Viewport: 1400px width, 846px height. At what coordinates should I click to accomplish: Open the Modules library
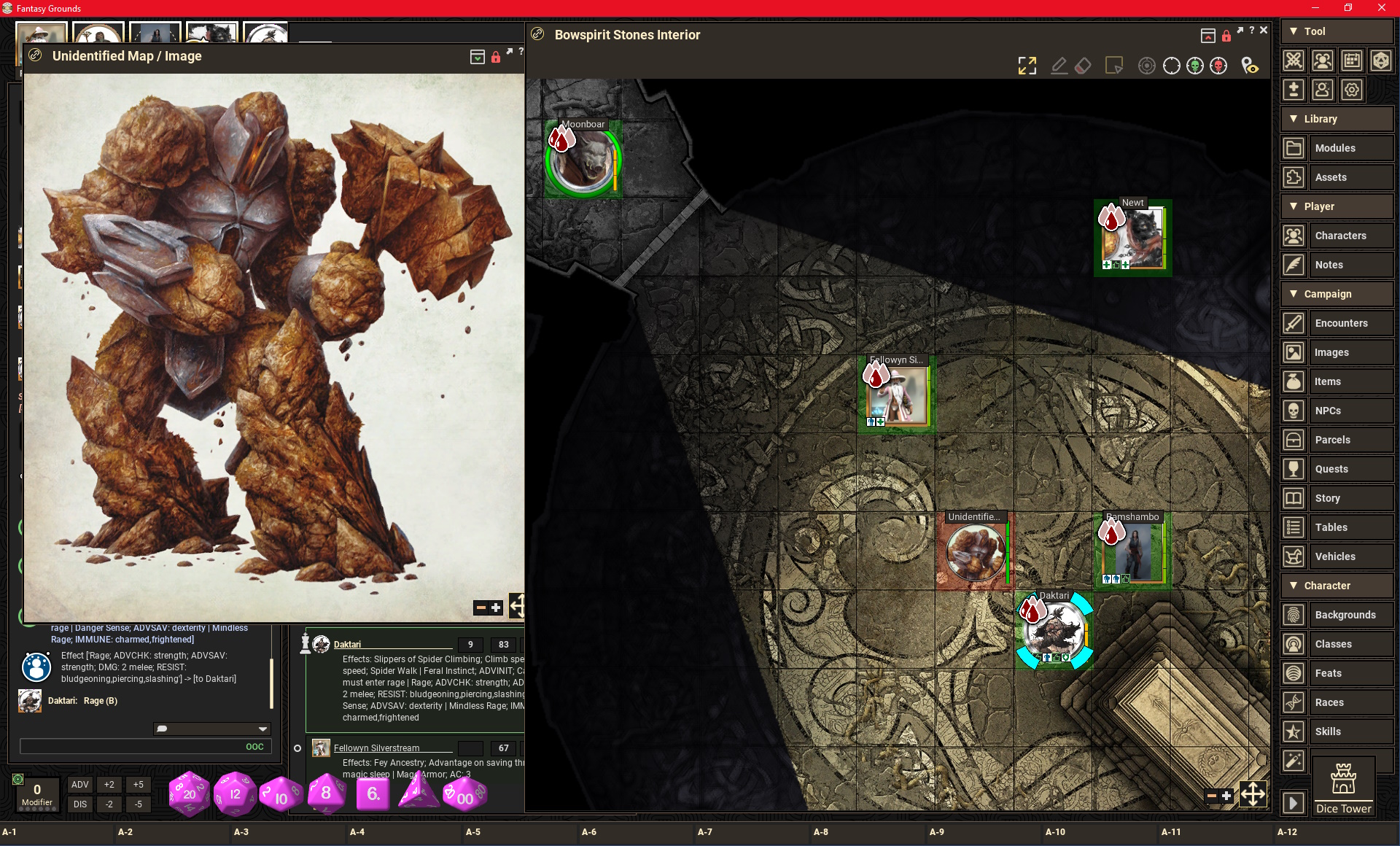(x=1335, y=148)
